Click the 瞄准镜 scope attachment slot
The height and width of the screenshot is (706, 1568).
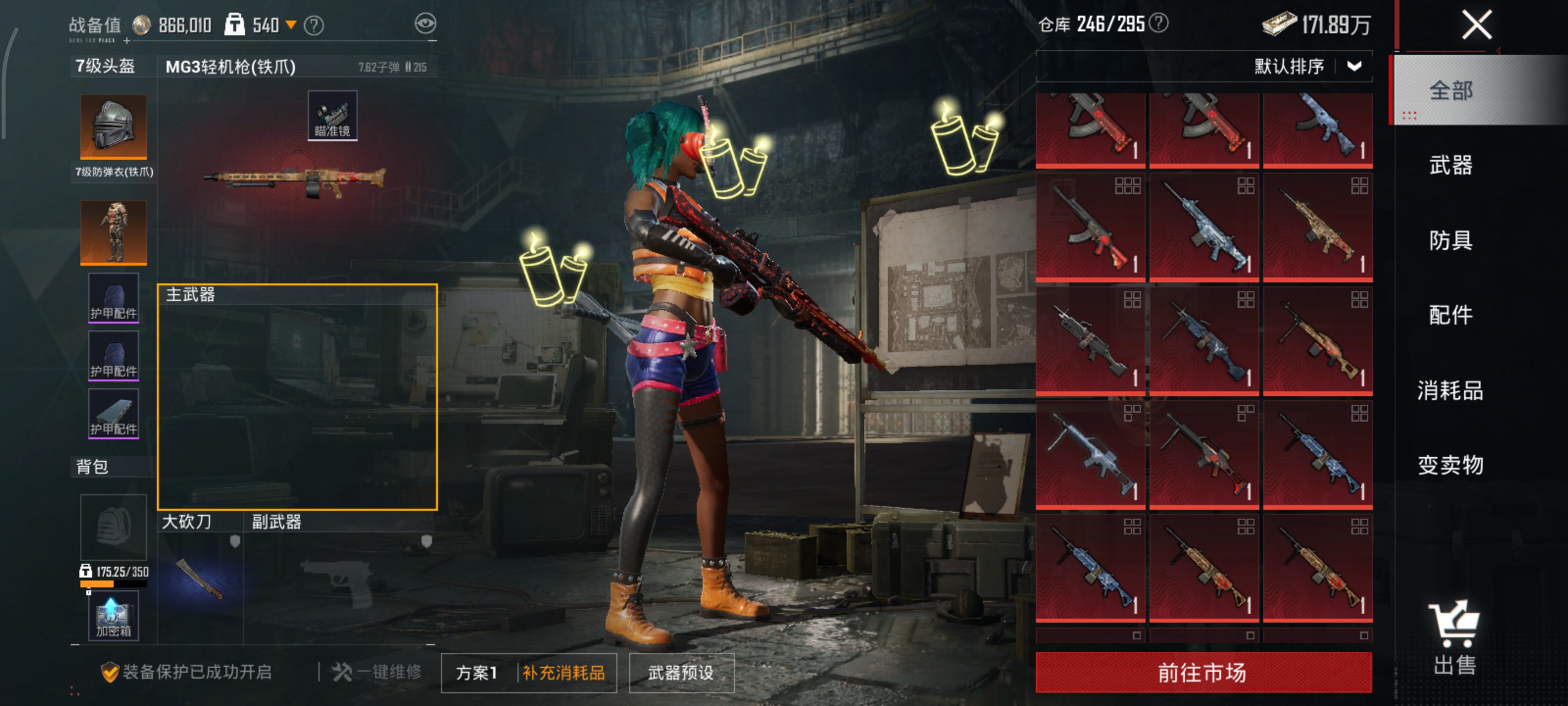332,116
